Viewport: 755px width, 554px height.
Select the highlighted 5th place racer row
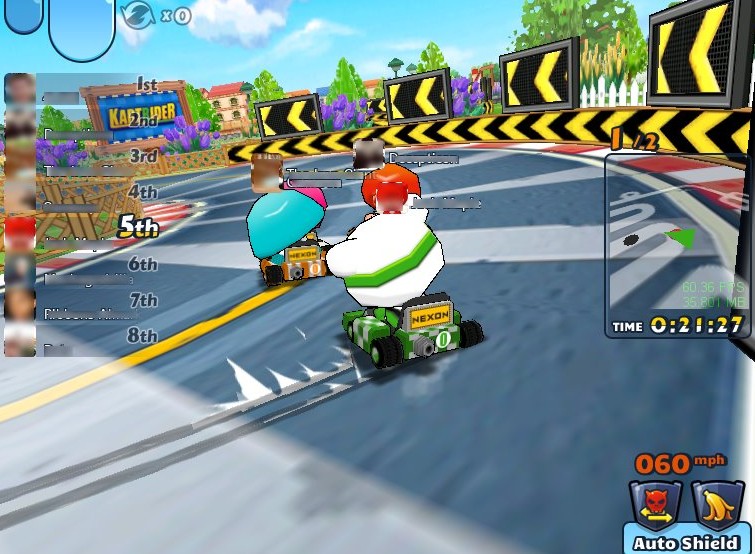click(x=82, y=228)
